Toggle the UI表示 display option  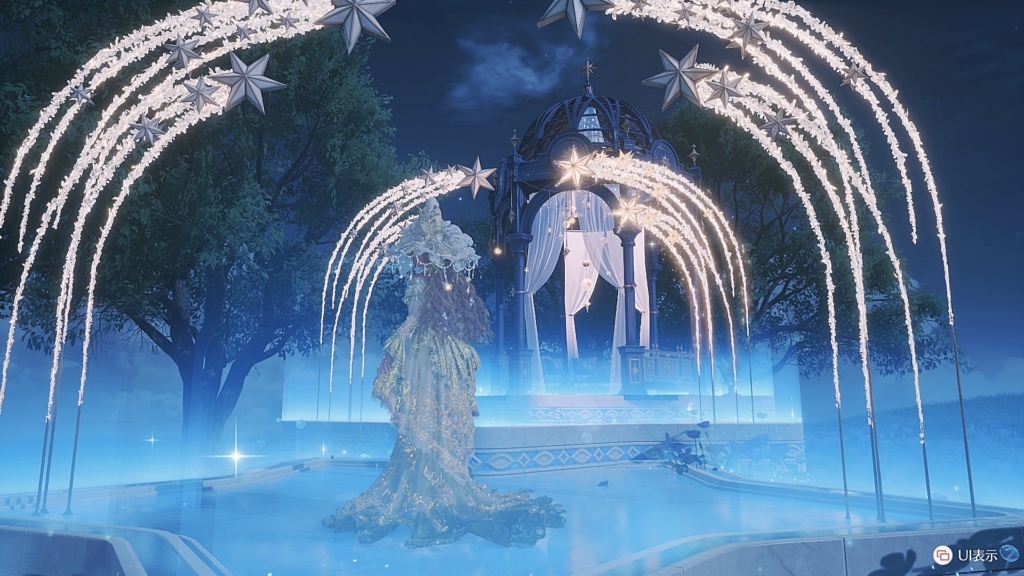pos(943,555)
